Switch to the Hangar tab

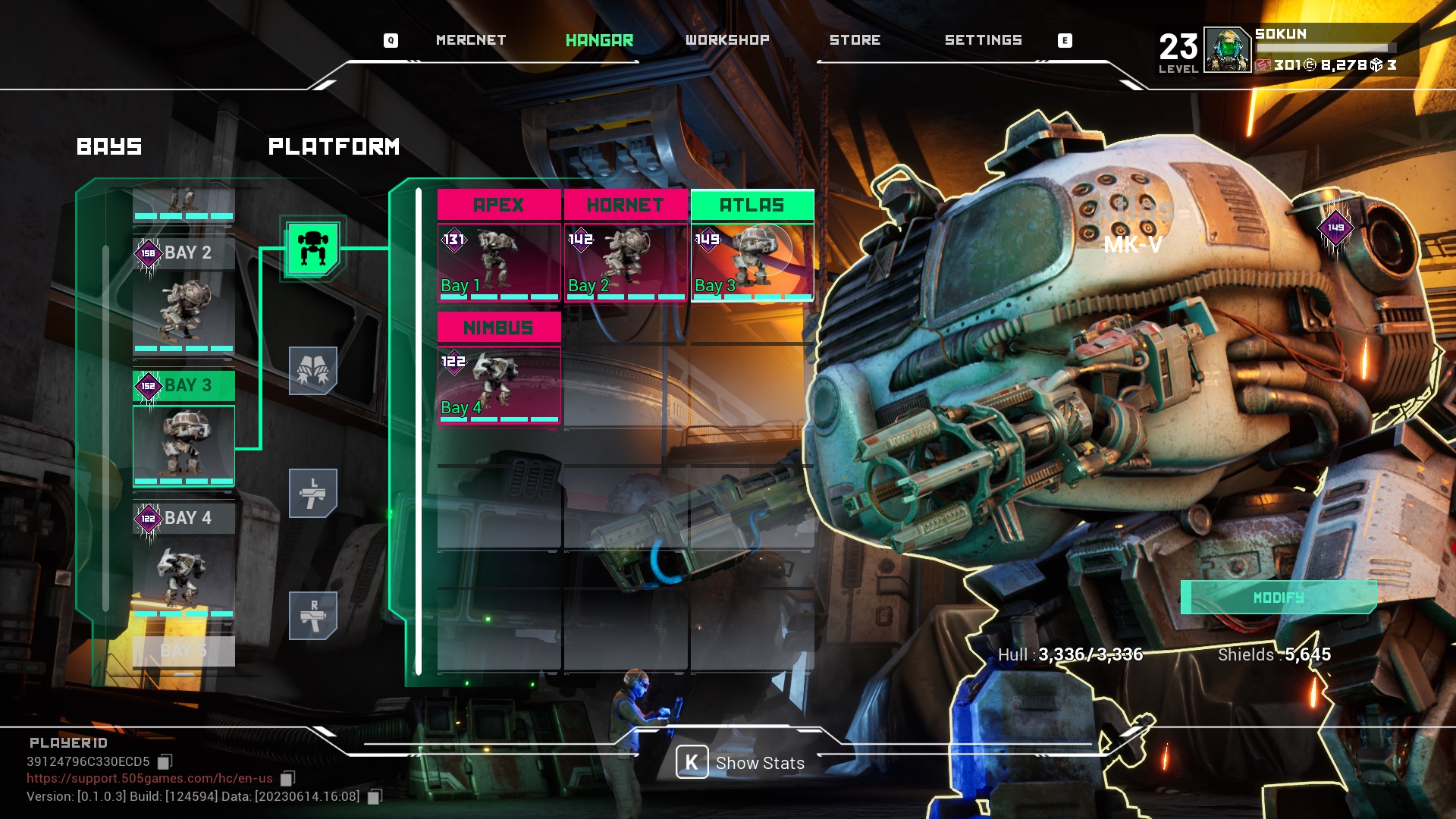[599, 40]
